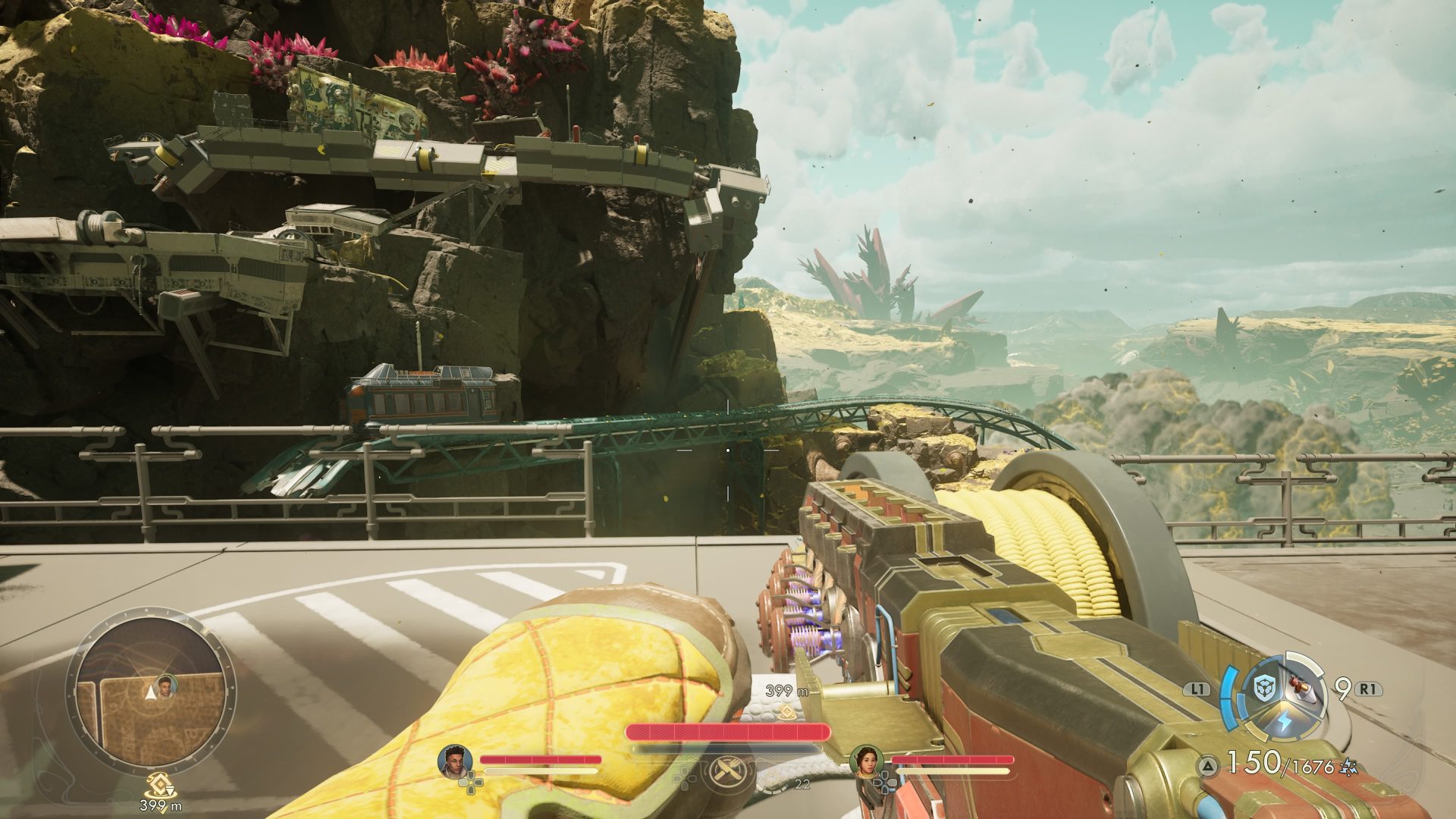Click the quest waypoint marker above the health bar
The image size is (1456, 819).
click(786, 711)
